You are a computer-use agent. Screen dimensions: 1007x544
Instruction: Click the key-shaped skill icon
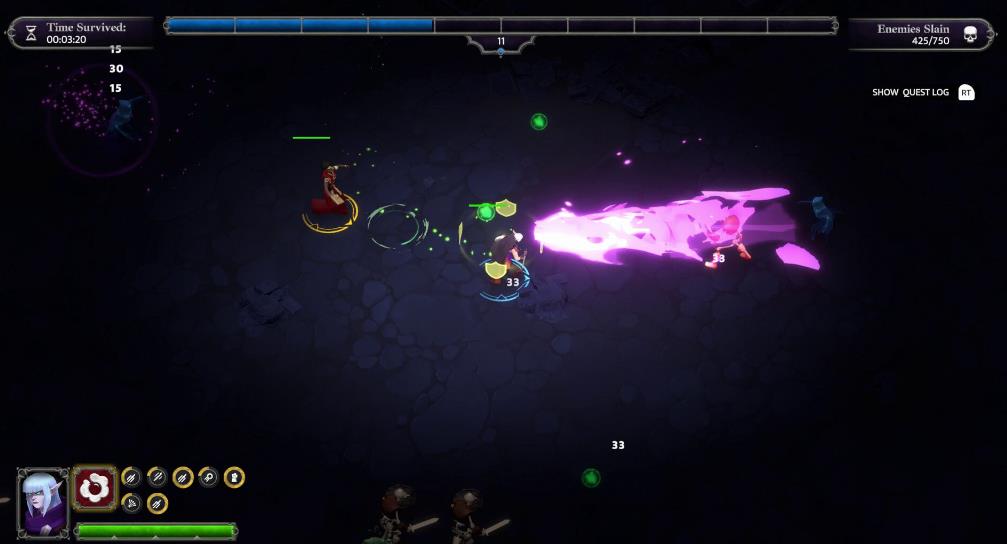(x=209, y=478)
